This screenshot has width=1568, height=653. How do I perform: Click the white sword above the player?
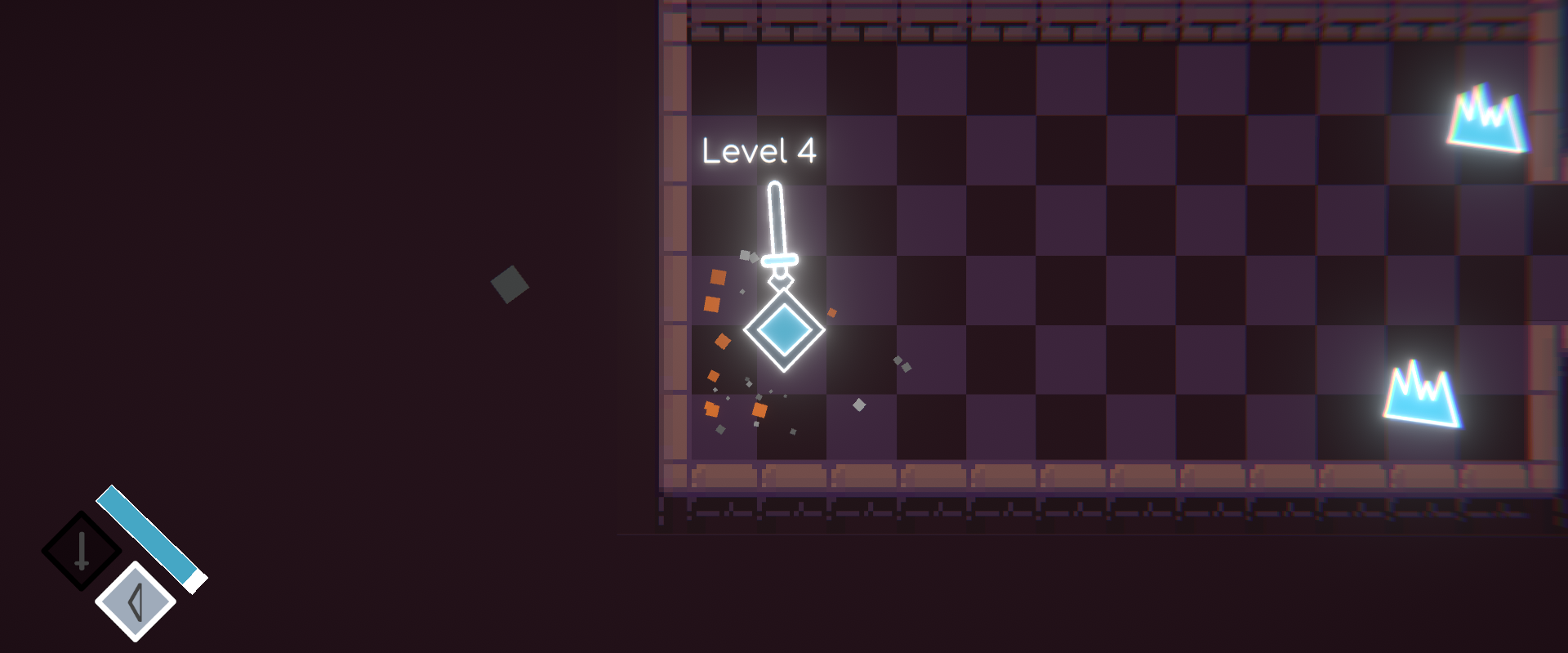click(777, 221)
